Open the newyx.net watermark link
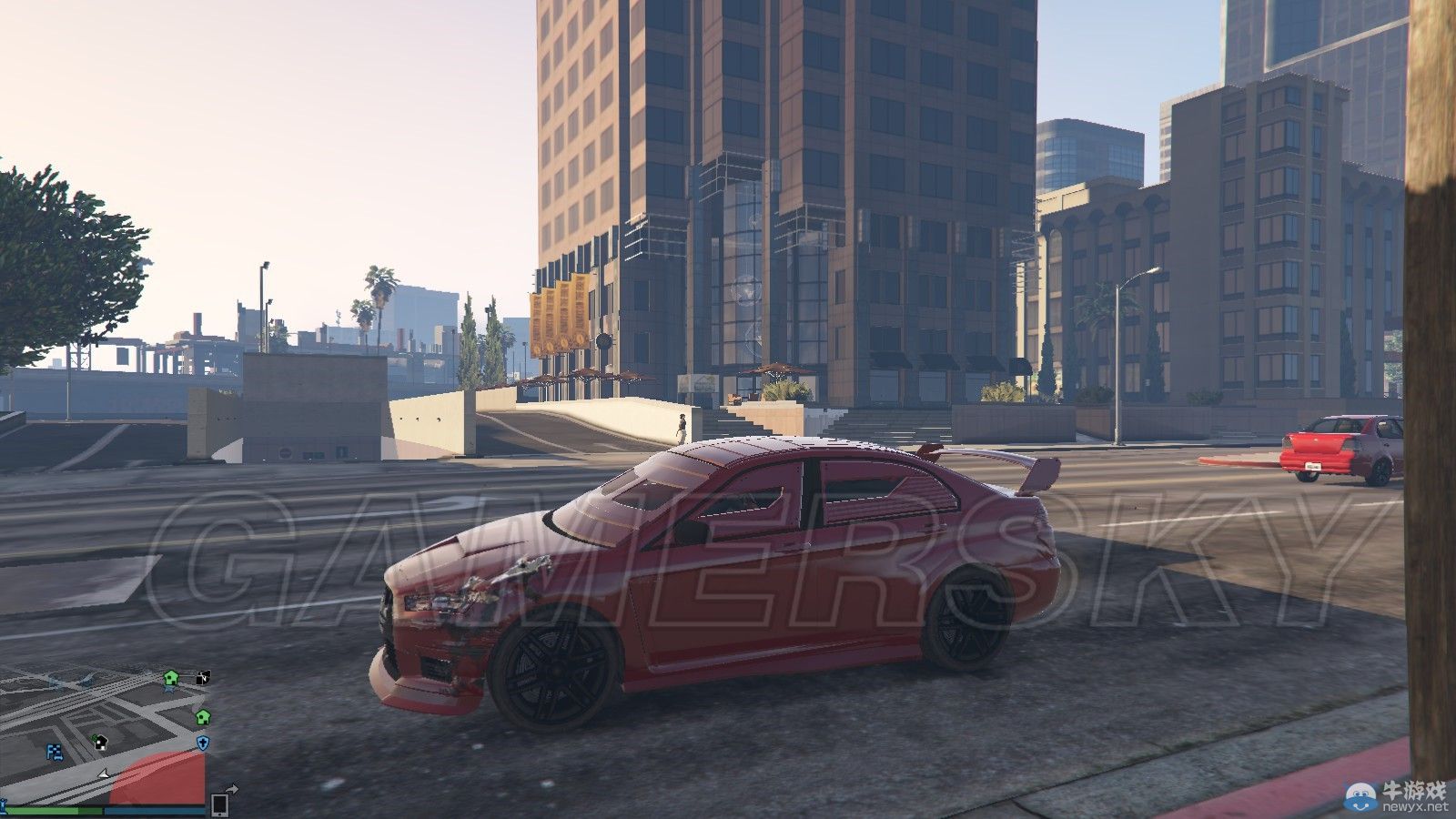This screenshot has width=1456, height=819. pyautogui.click(x=1413, y=805)
